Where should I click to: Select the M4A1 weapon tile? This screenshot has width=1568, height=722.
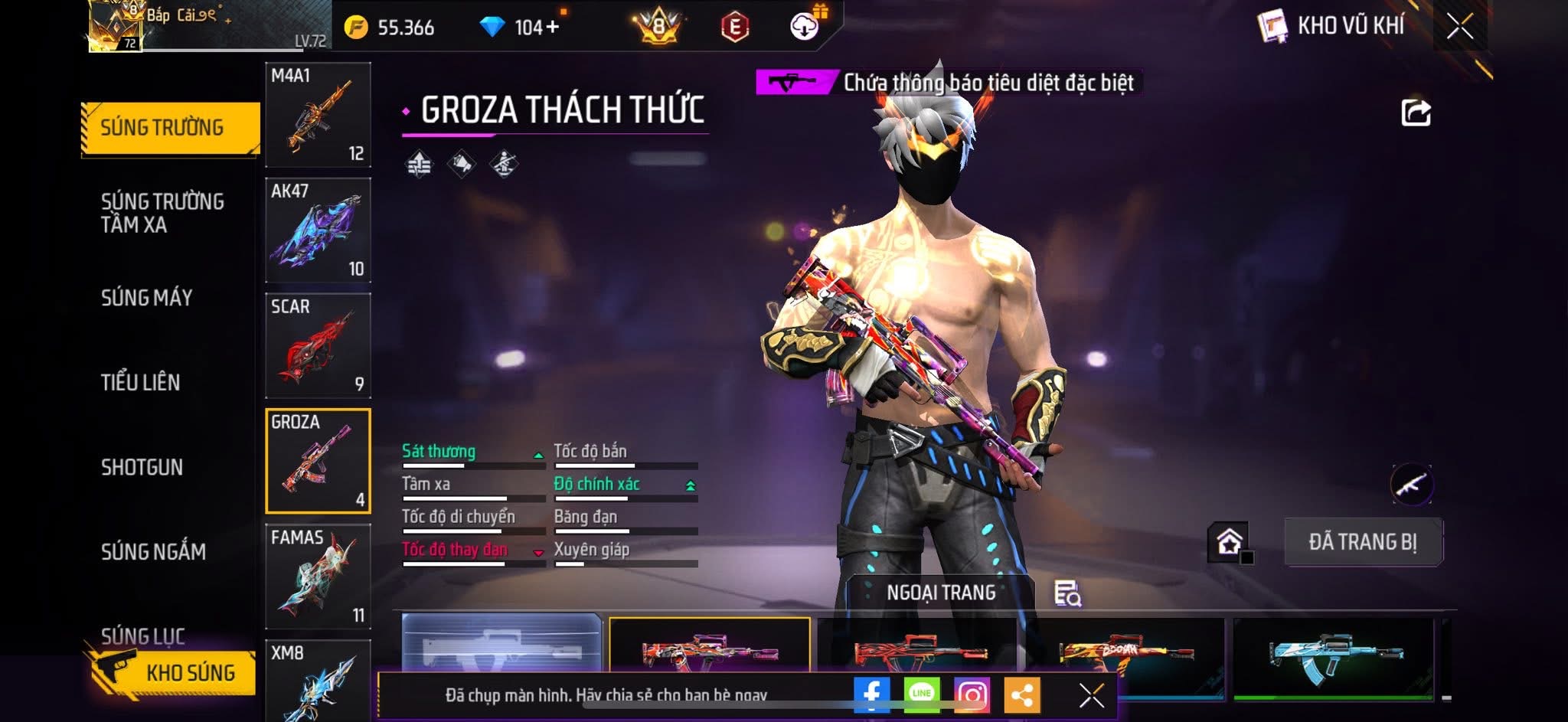click(x=318, y=115)
